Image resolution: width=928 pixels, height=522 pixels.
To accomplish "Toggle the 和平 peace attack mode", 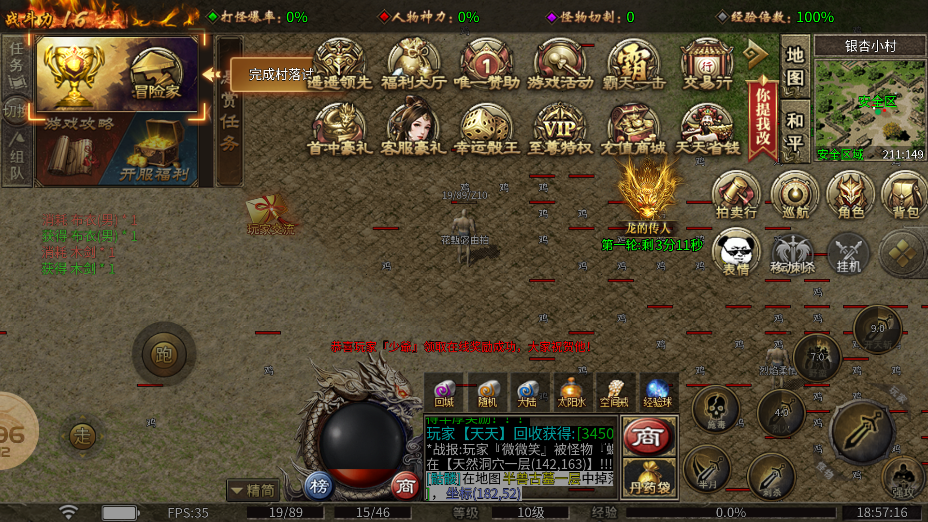I will pyautogui.click(x=795, y=128).
